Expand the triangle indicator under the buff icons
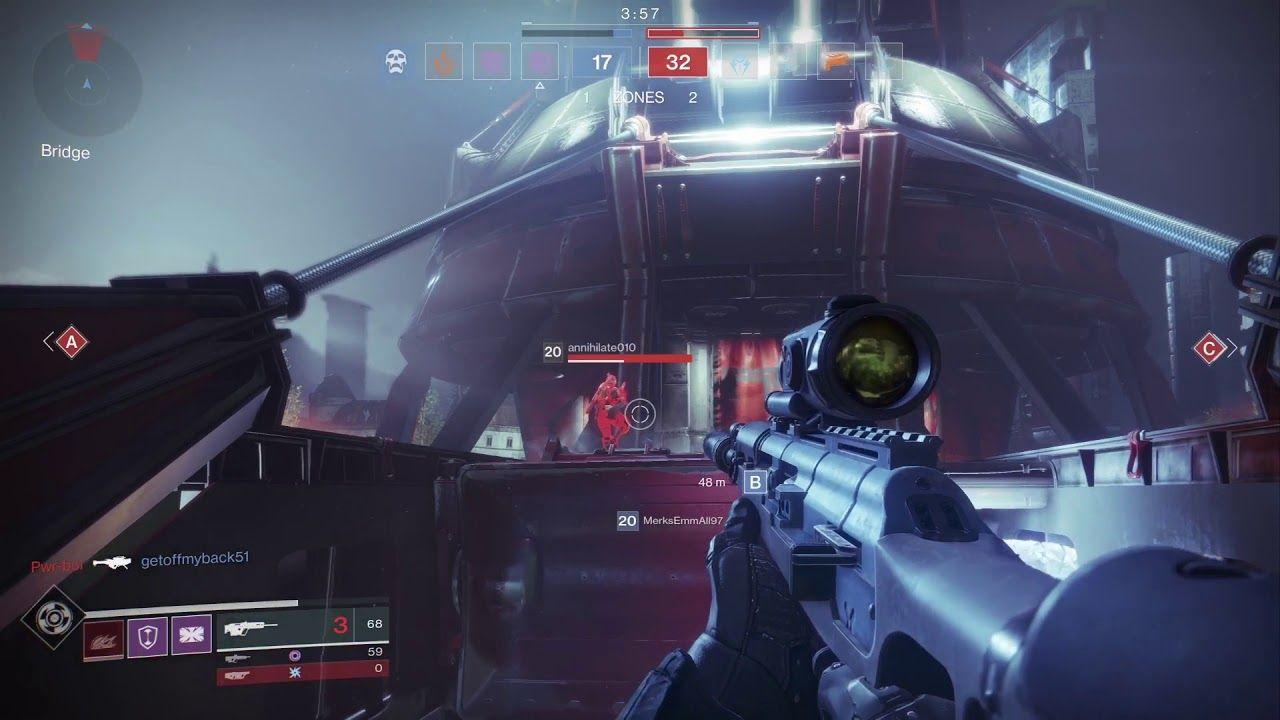This screenshot has height=720, width=1280. tap(539, 85)
